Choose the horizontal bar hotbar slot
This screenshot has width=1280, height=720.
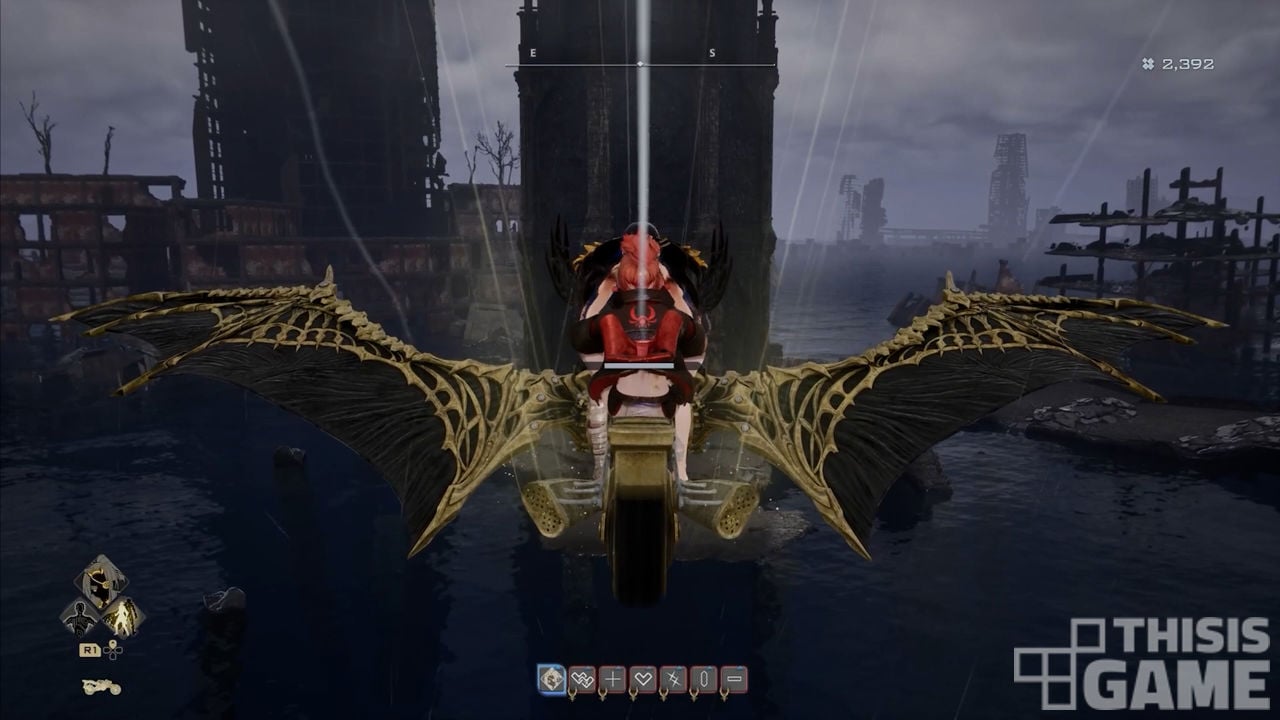click(735, 680)
